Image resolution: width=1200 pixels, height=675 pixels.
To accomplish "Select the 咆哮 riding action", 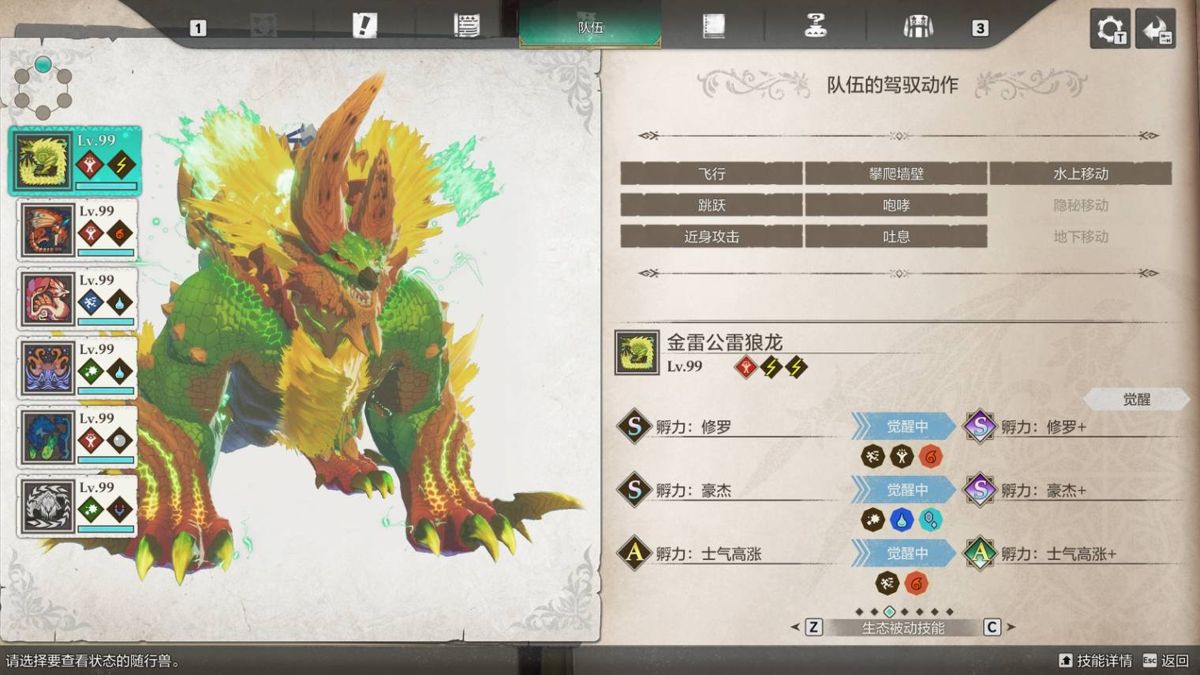I will pyautogui.click(x=895, y=205).
